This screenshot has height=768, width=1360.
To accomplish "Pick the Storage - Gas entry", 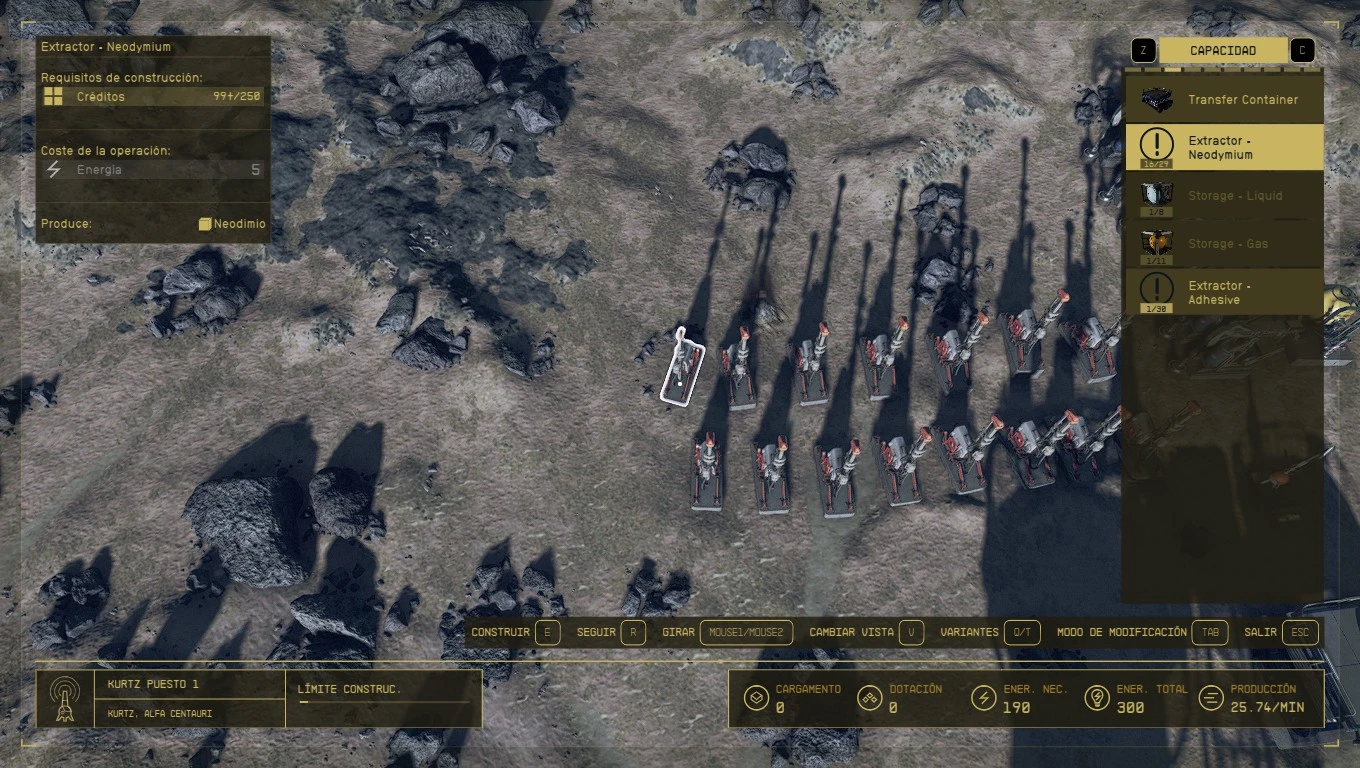I will (1224, 244).
